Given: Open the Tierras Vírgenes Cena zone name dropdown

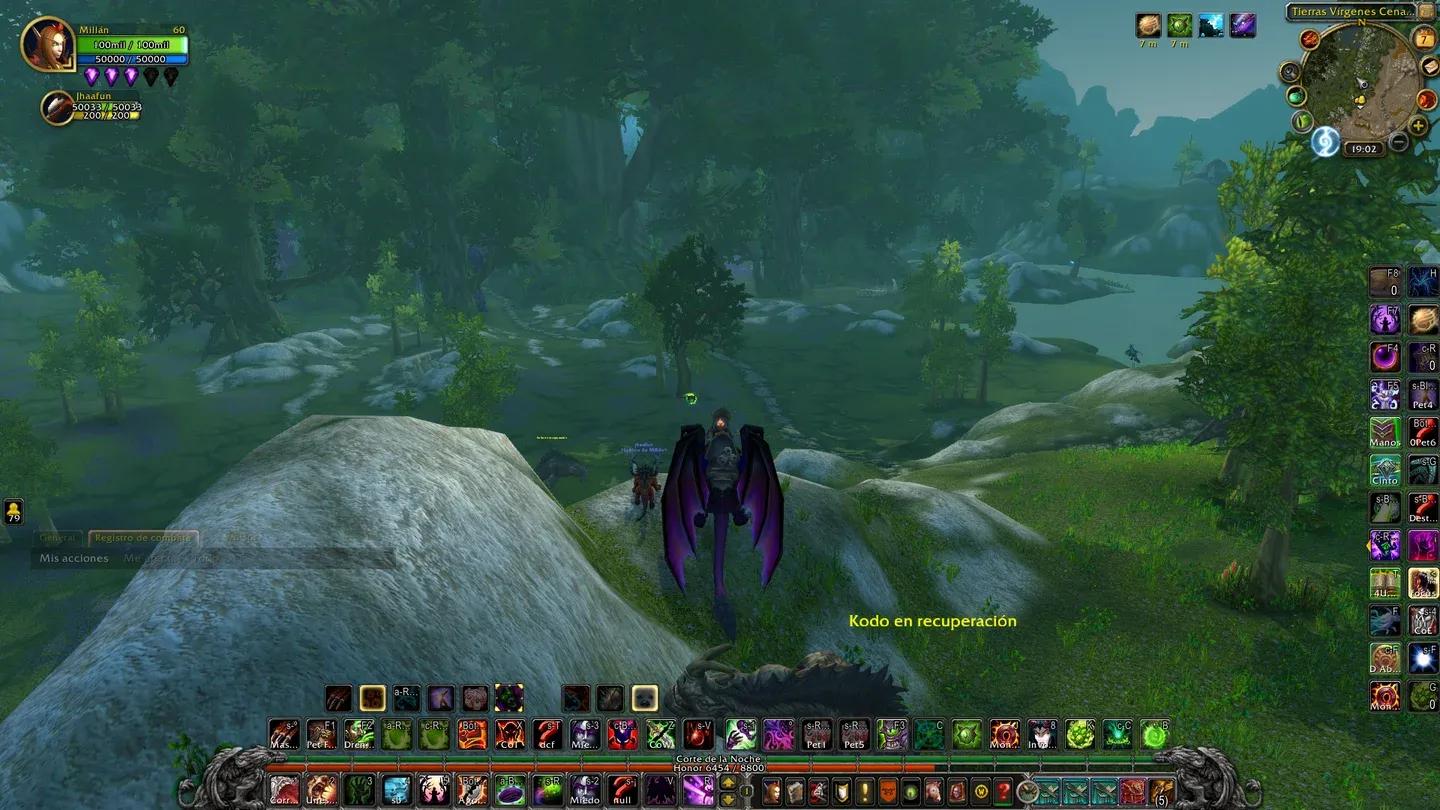Looking at the screenshot, I should click(x=1353, y=12).
